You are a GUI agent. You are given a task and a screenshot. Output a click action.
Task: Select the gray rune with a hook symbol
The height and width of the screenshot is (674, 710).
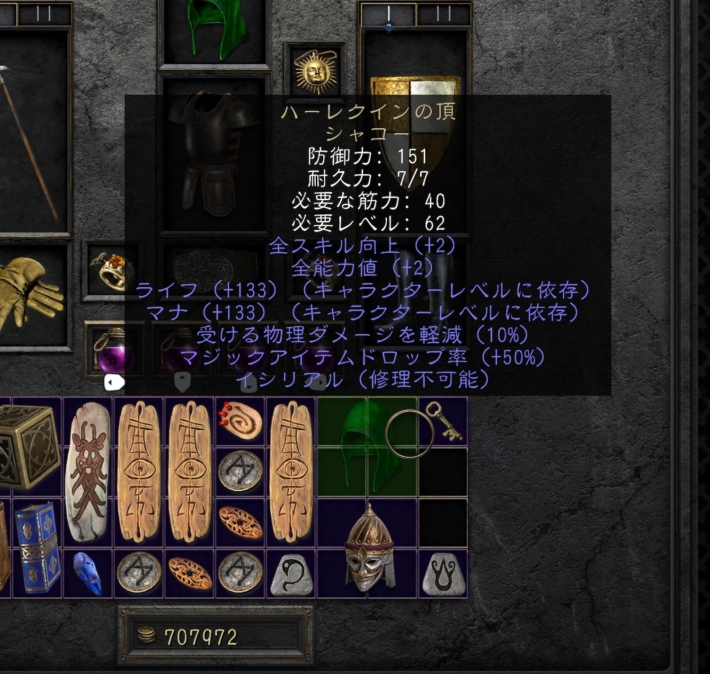coord(292,572)
